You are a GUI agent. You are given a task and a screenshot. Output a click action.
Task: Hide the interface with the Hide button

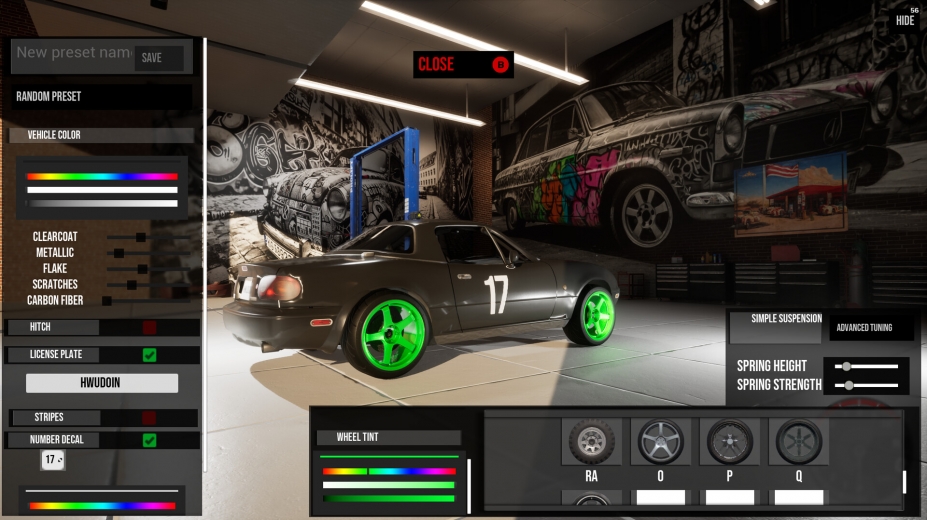pos(905,19)
